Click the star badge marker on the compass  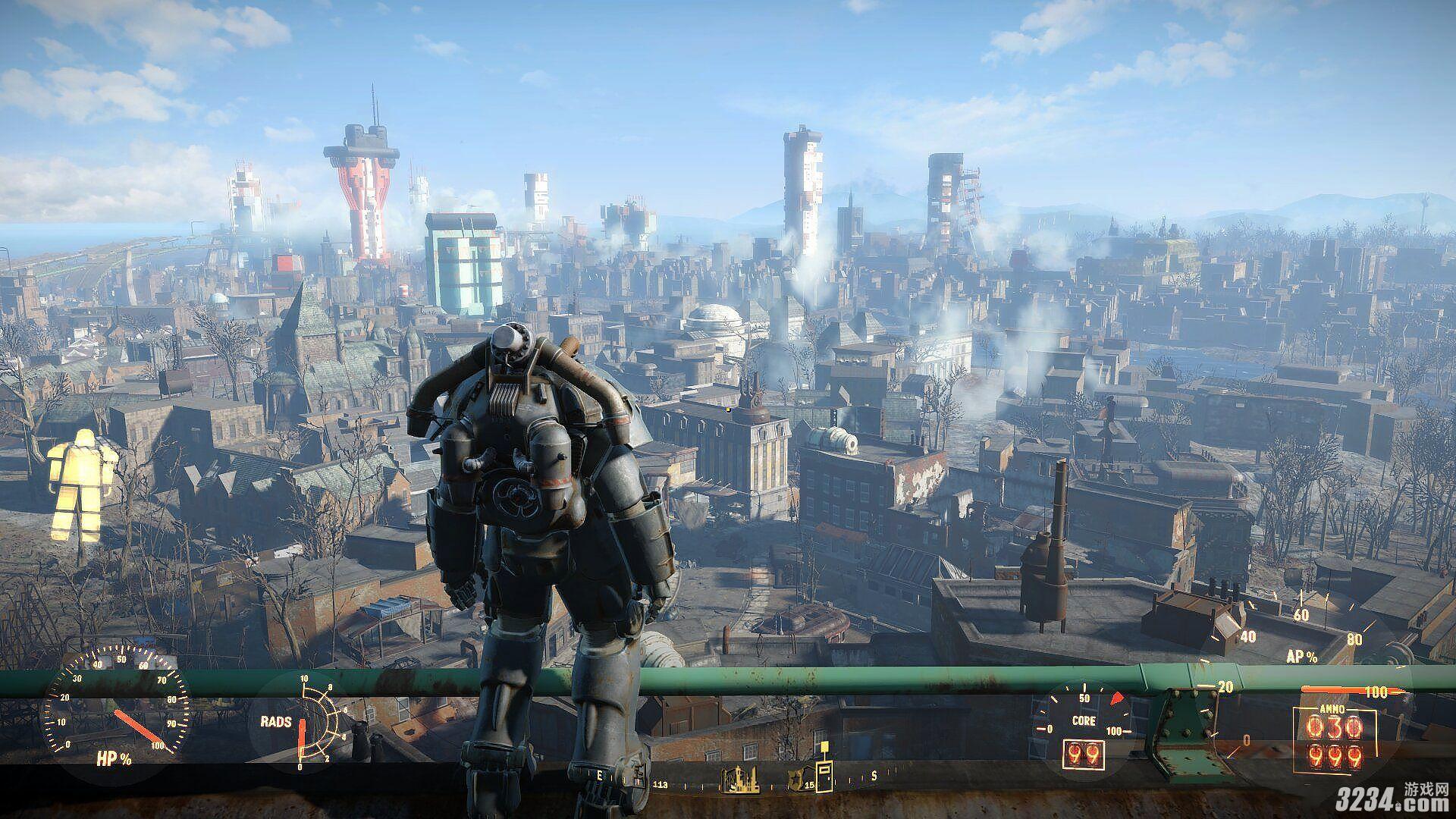pos(796,777)
